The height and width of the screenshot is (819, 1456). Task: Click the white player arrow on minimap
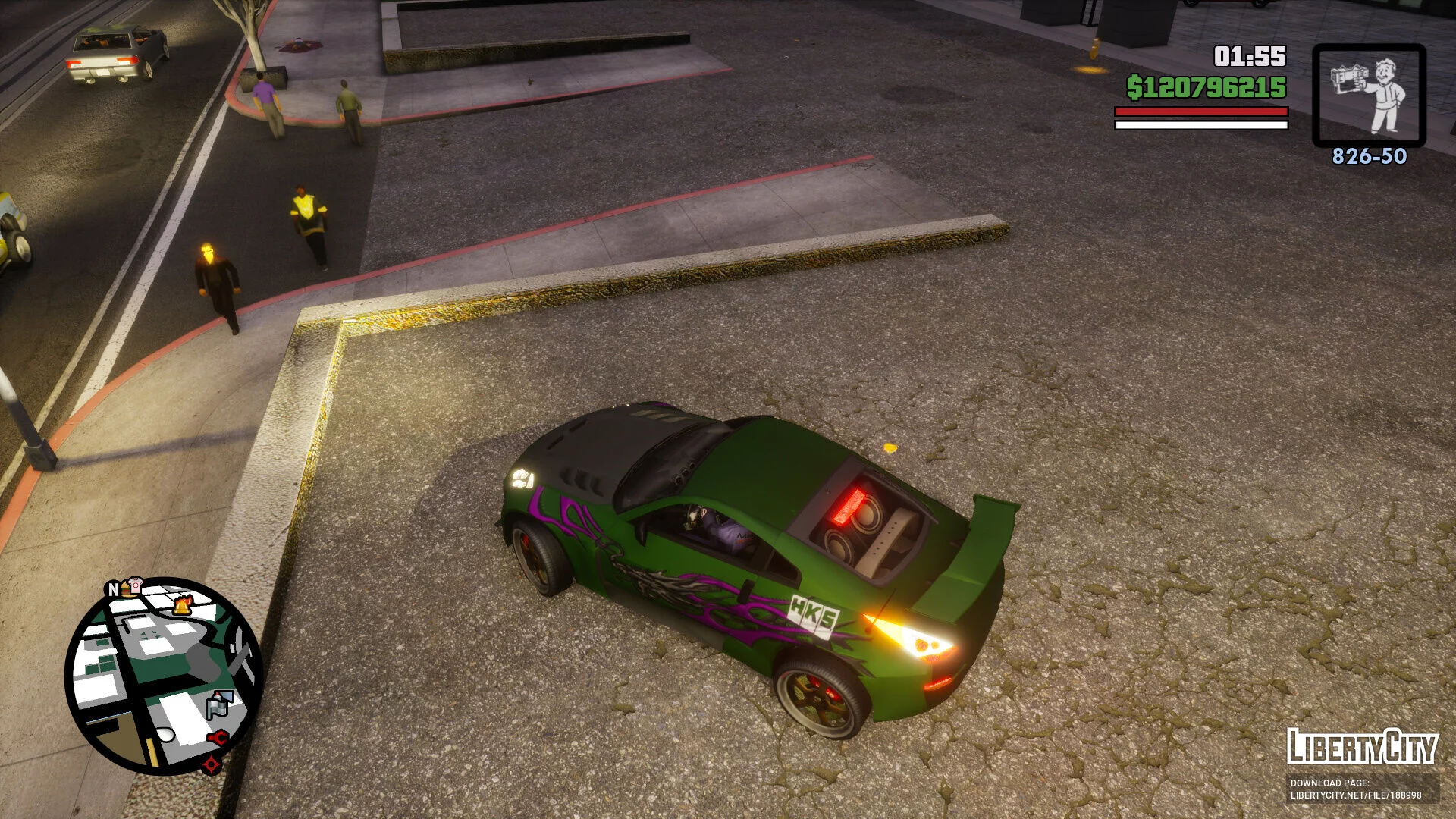point(166,734)
